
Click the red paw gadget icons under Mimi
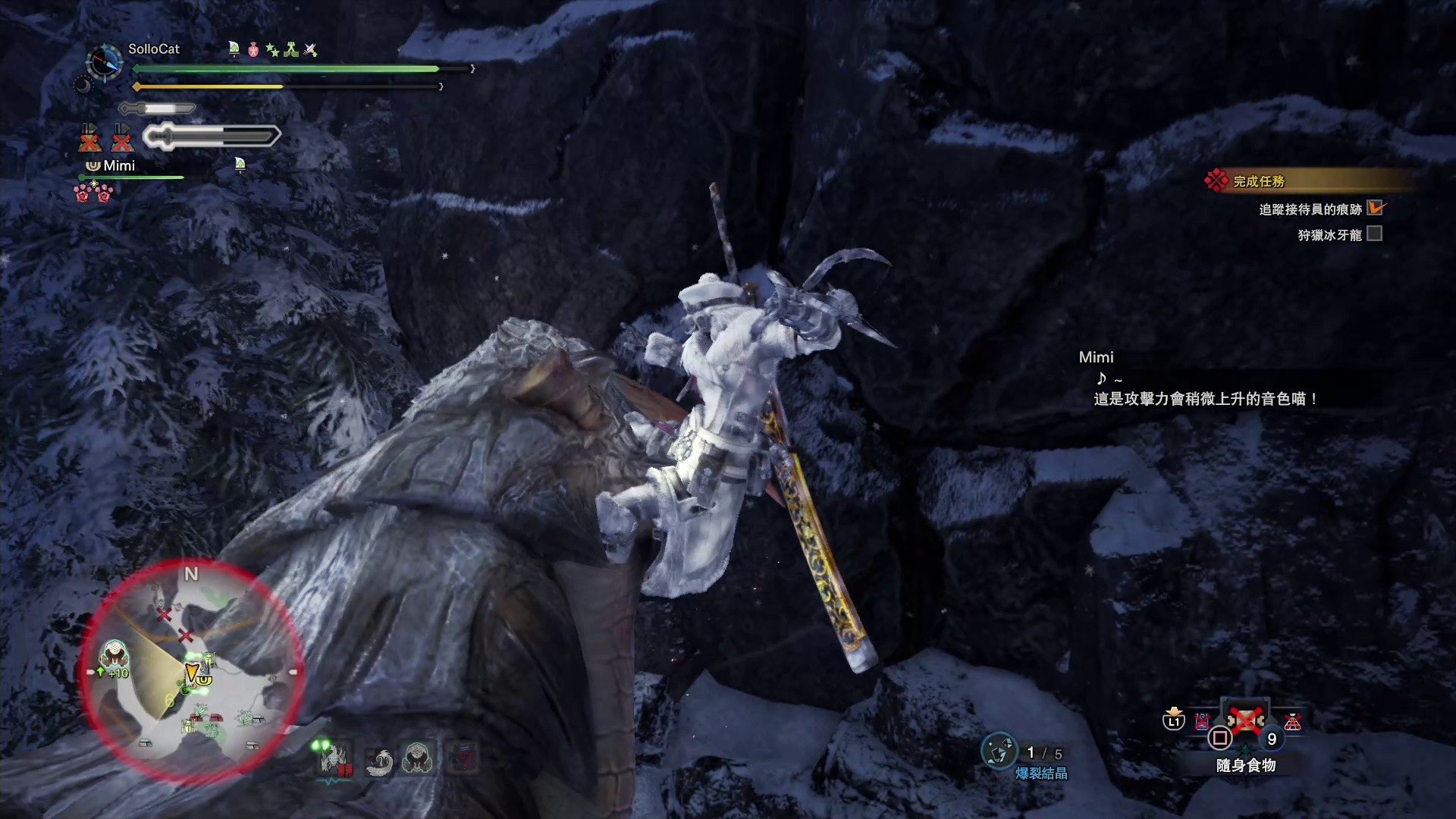tap(93, 193)
